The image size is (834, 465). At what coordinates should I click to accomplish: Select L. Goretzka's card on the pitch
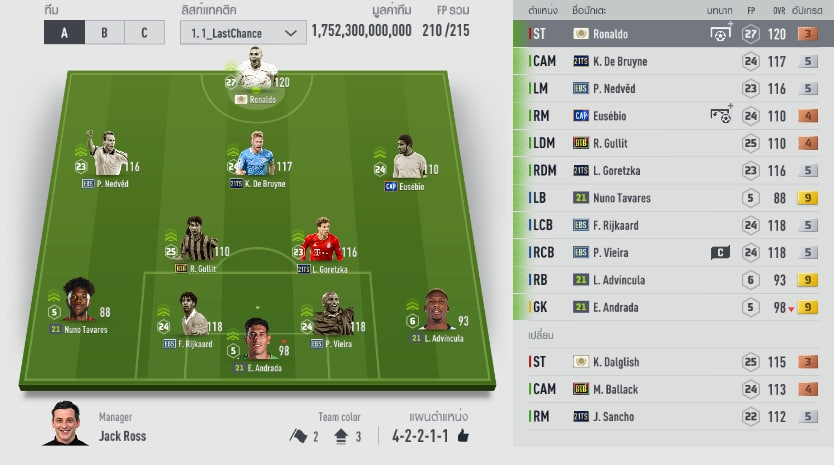[322, 242]
